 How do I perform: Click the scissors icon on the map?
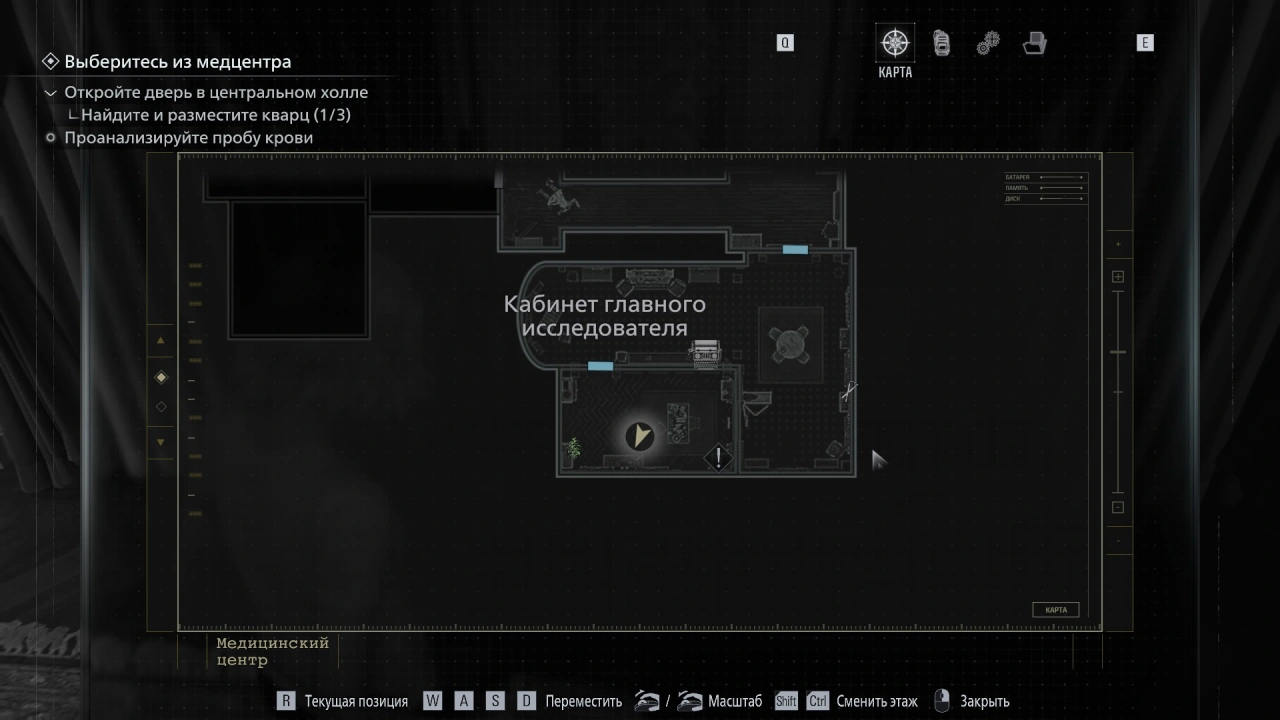[x=849, y=391]
